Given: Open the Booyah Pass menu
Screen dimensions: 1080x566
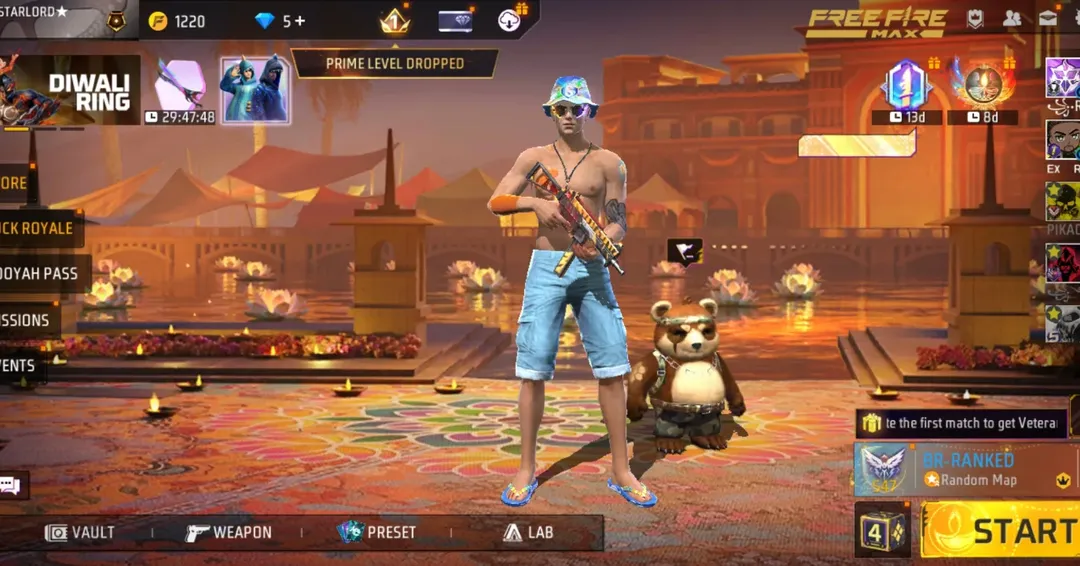Looking at the screenshot, I should click(x=40, y=273).
